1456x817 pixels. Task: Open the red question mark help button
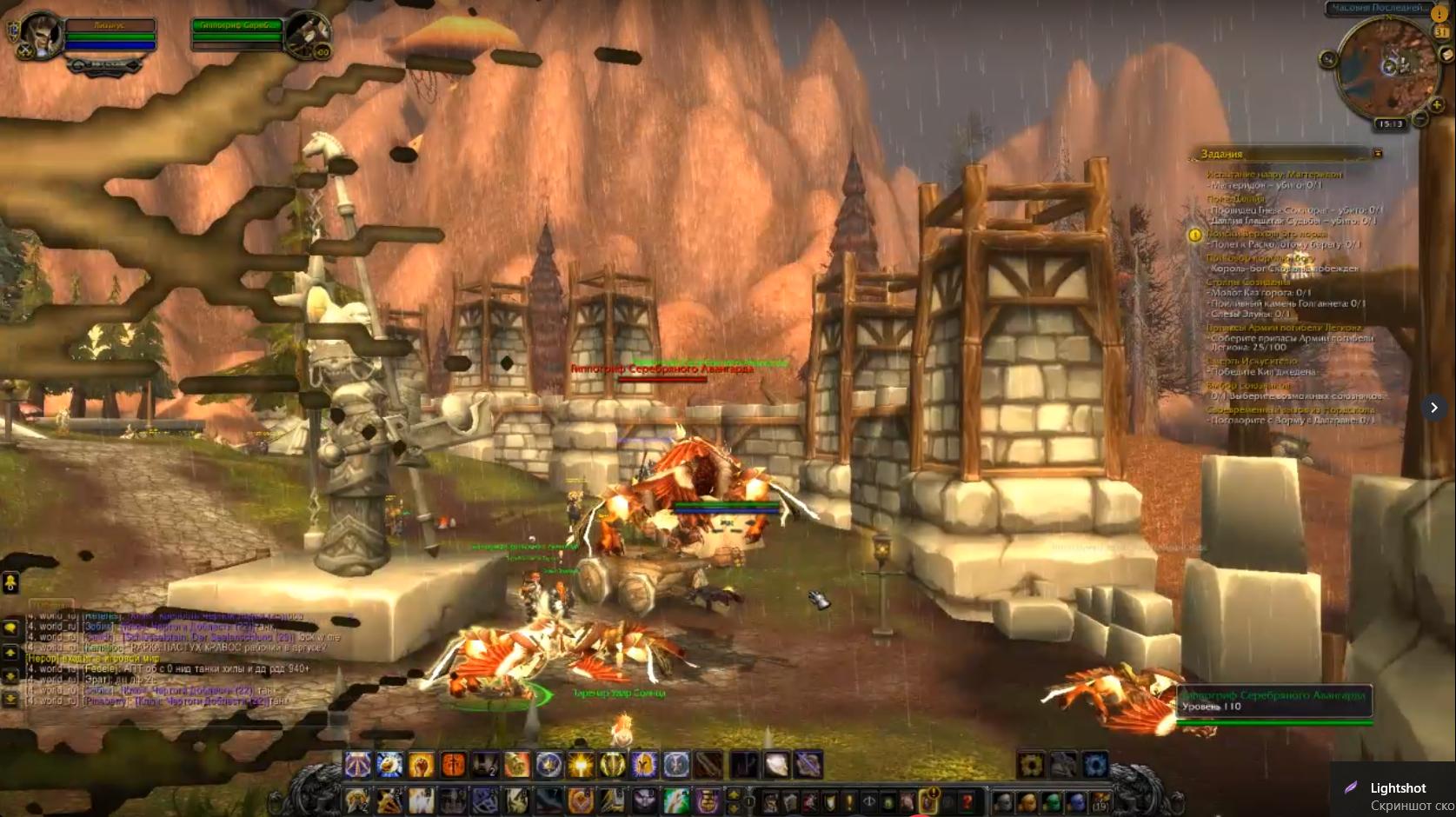click(x=967, y=800)
